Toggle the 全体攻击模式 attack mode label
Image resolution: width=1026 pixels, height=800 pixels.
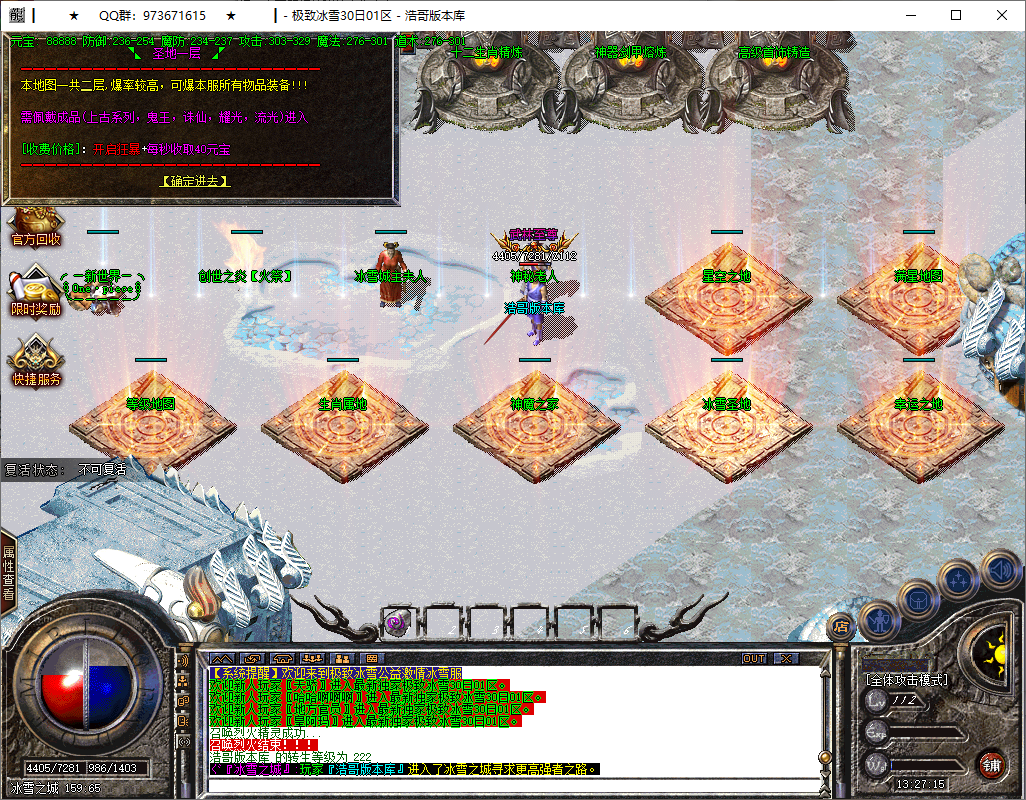pyautogui.click(x=907, y=679)
